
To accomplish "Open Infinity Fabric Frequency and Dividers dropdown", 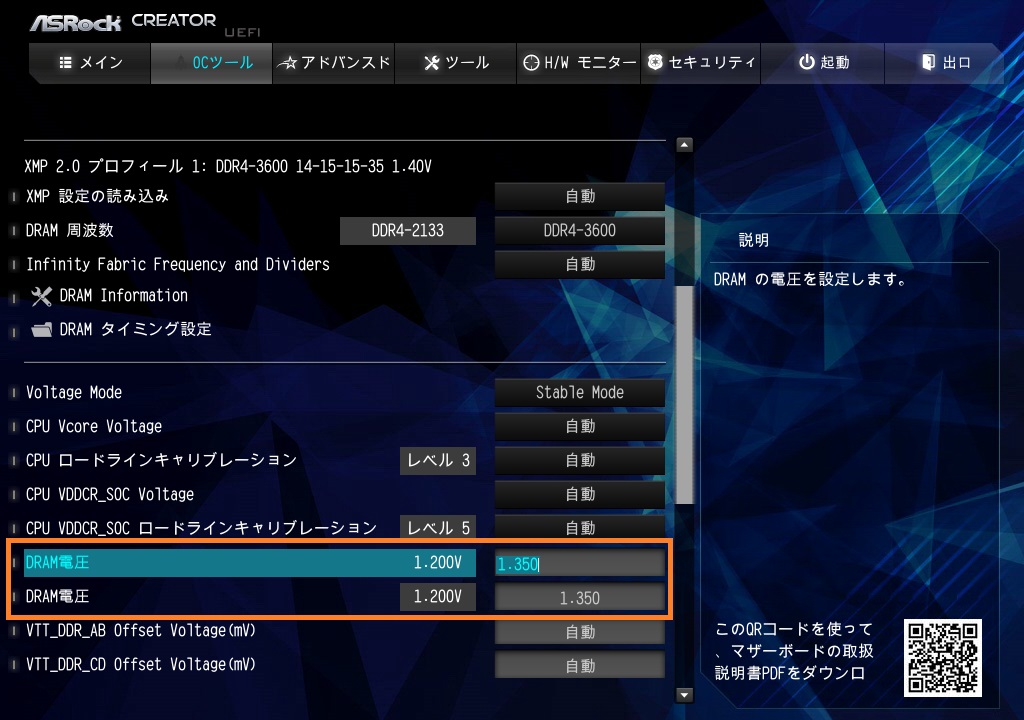I will click(580, 265).
